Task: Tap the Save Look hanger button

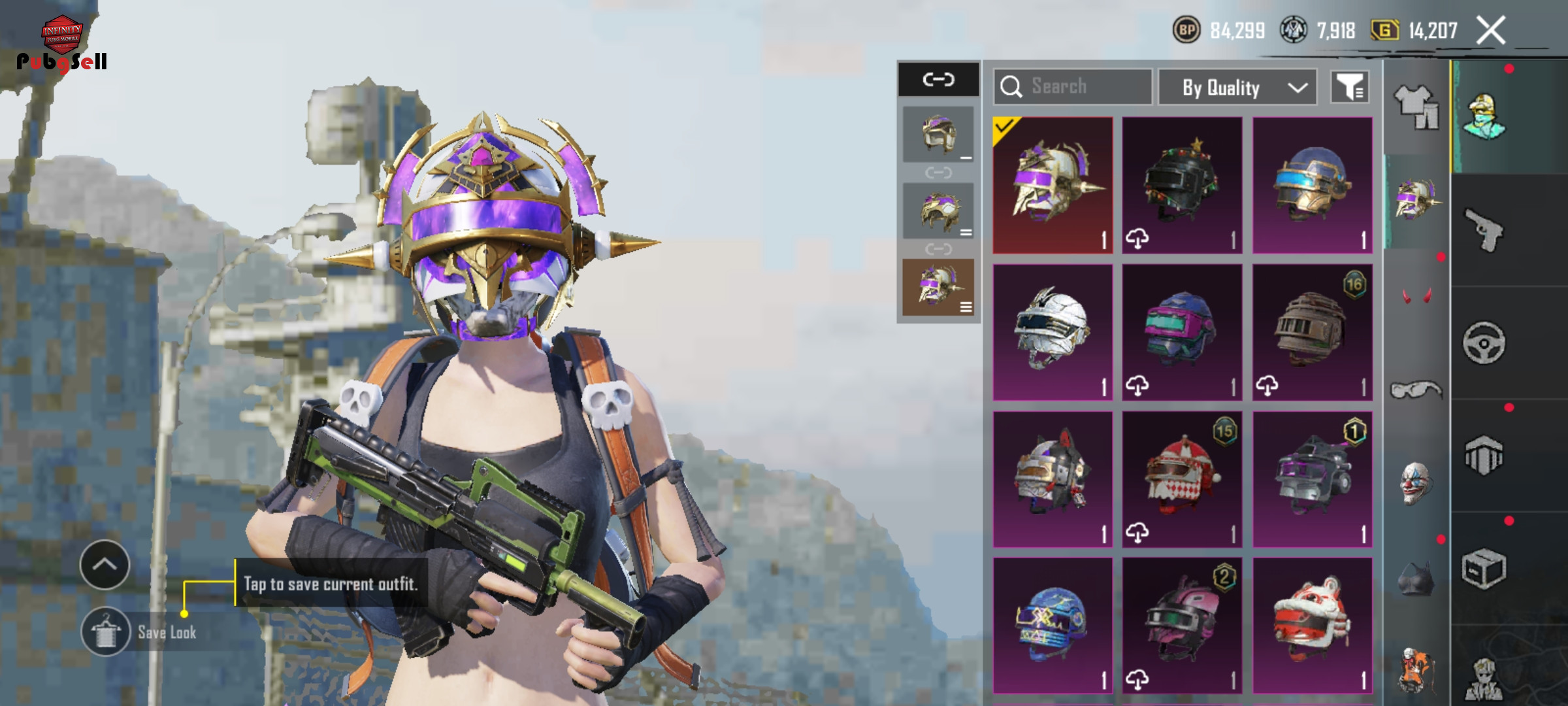Action: (105, 631)
